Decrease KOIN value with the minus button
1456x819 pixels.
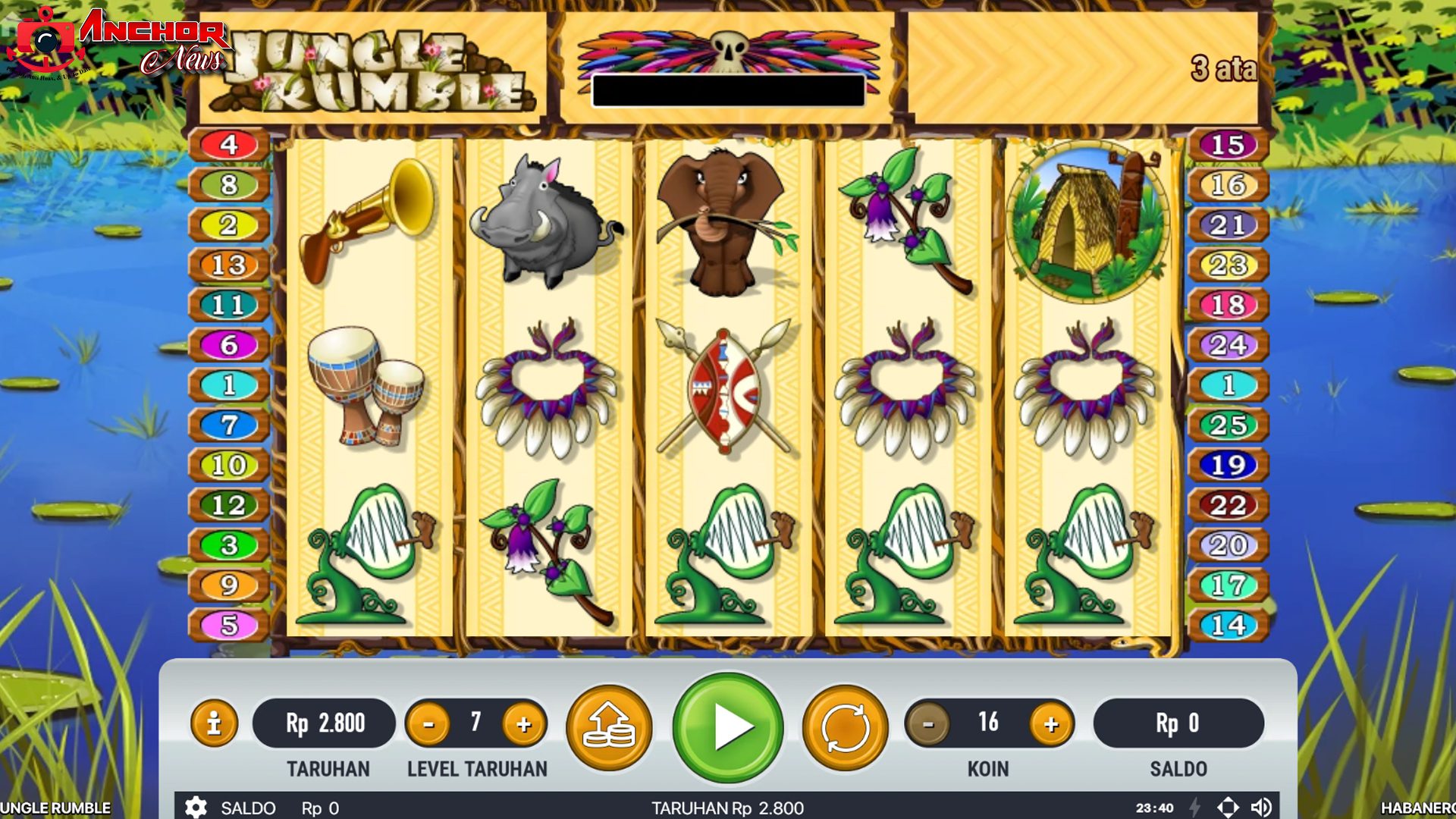927,723
